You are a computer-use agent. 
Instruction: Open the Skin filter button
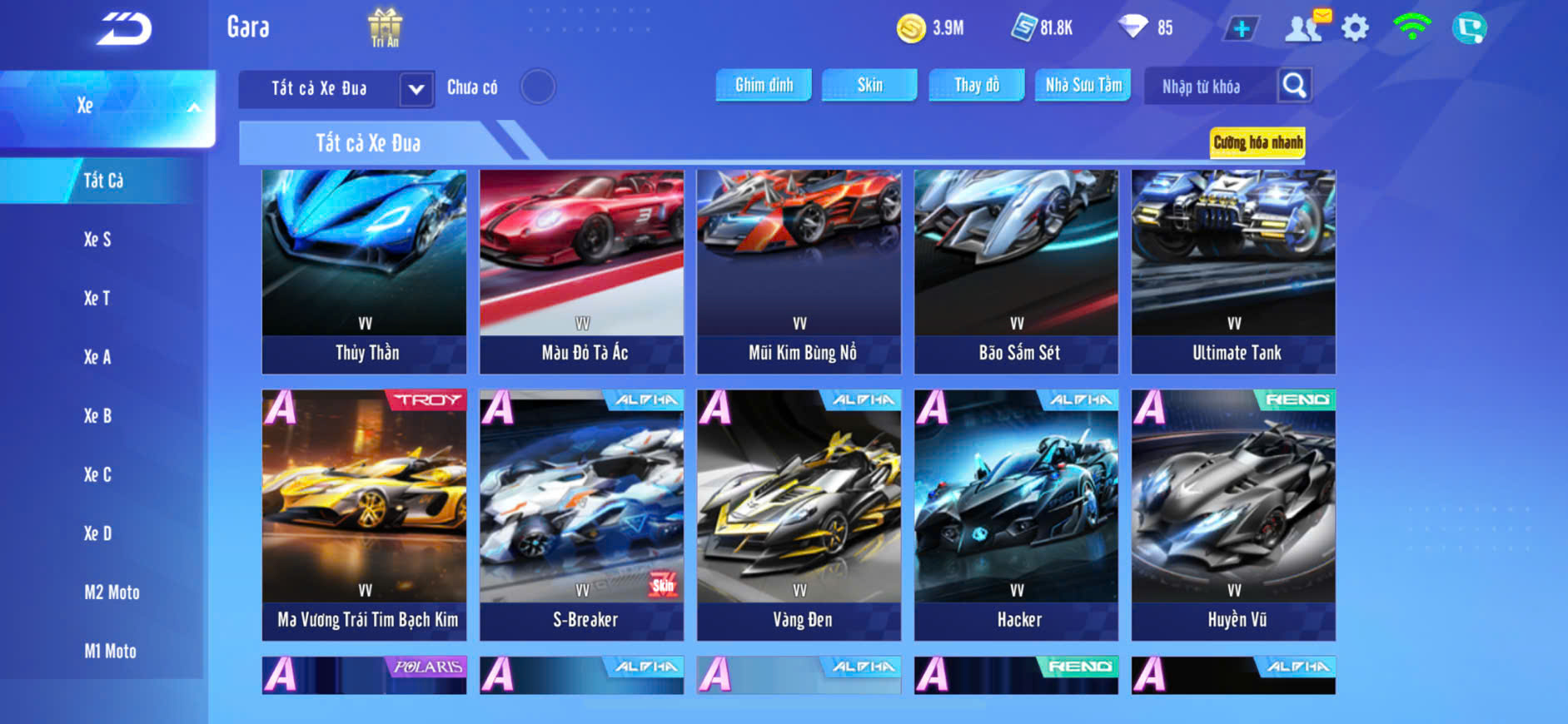tap(869, 85)
